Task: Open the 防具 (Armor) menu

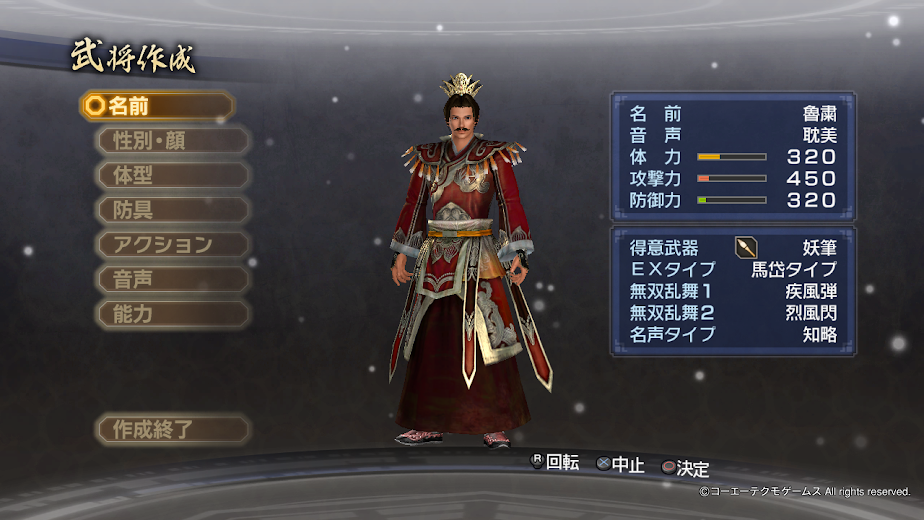Action: [172, 210]
